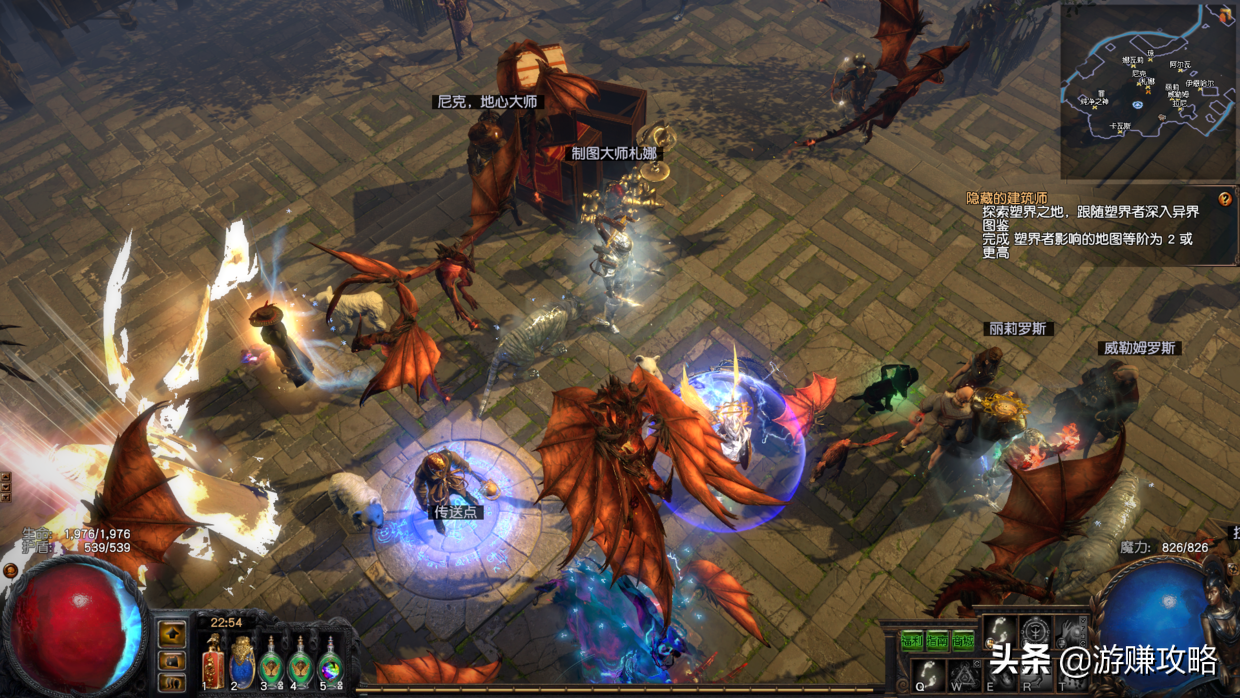Use the rainbow gem flask in slot 5

(330, 661)
